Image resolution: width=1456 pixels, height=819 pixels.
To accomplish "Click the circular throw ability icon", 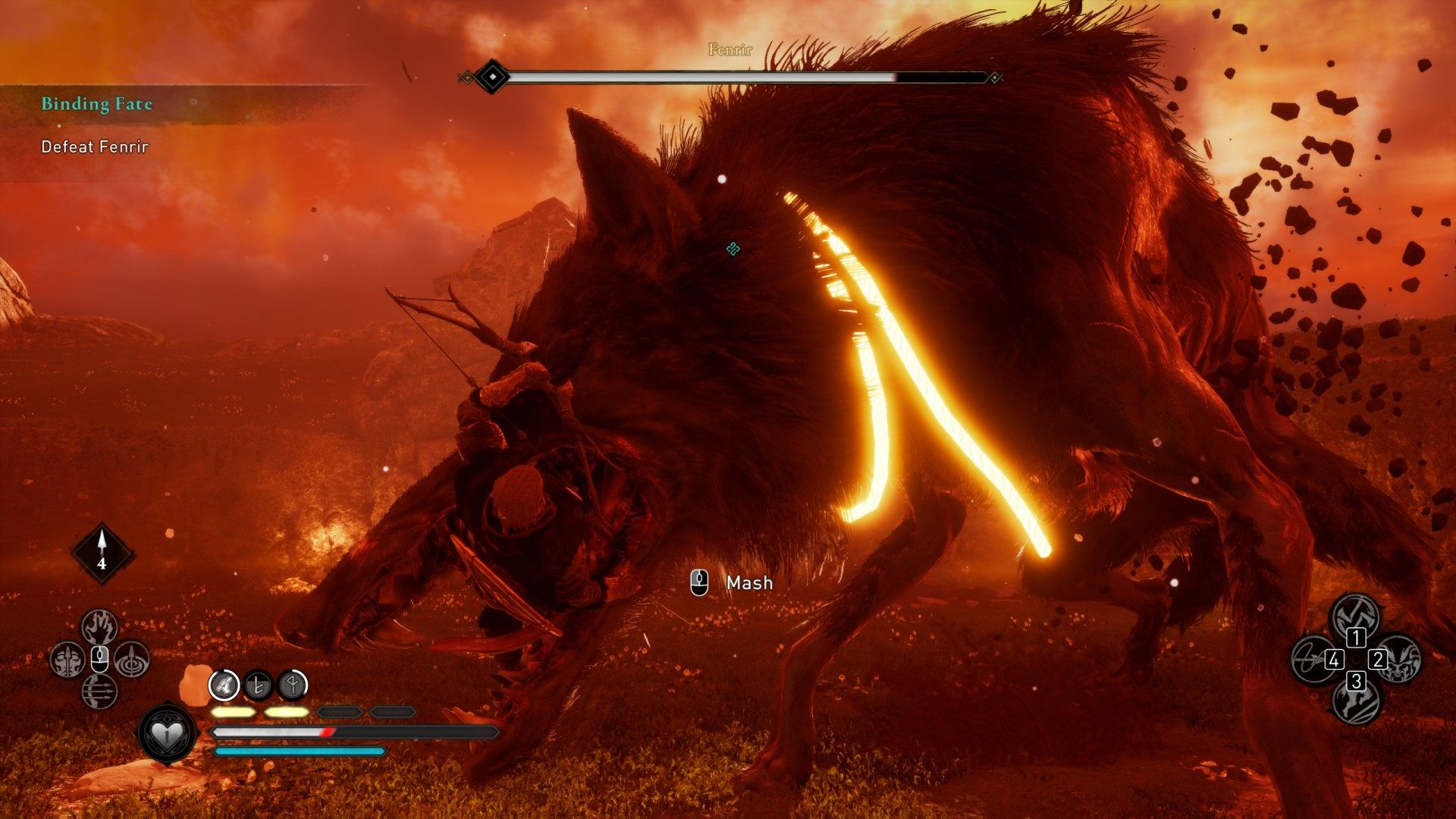I will (132, 660).
